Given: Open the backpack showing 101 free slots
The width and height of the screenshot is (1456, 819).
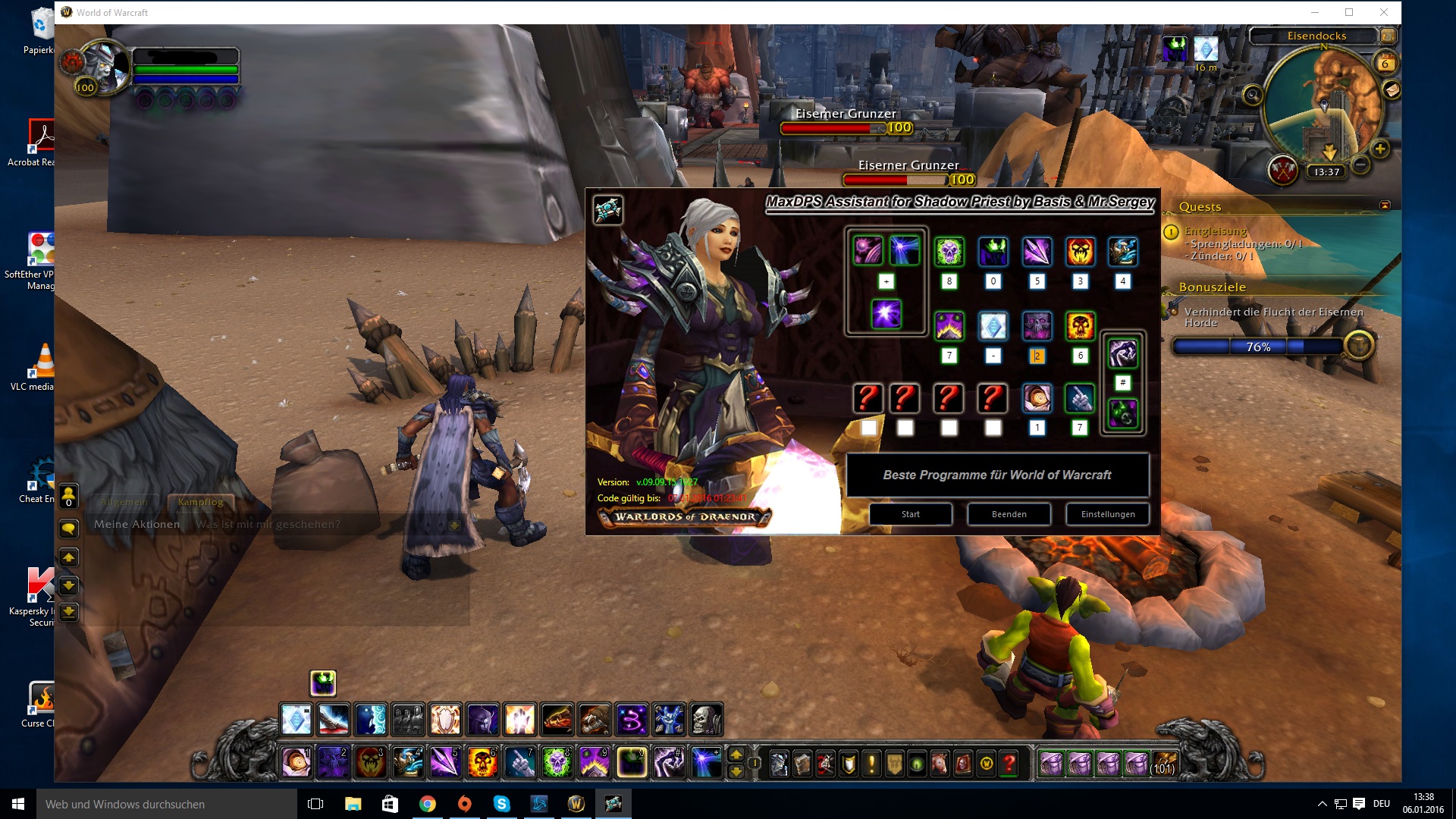Looking at the screenshot, I should pos(1163,763).
